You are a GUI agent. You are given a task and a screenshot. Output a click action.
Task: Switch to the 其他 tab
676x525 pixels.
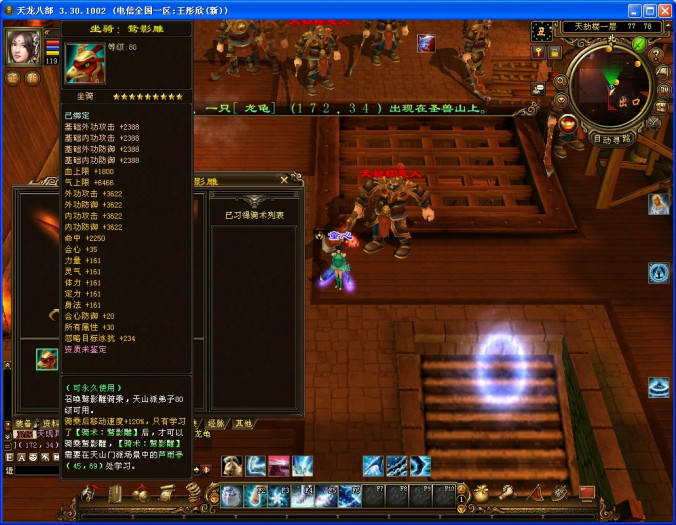[243, 424]
